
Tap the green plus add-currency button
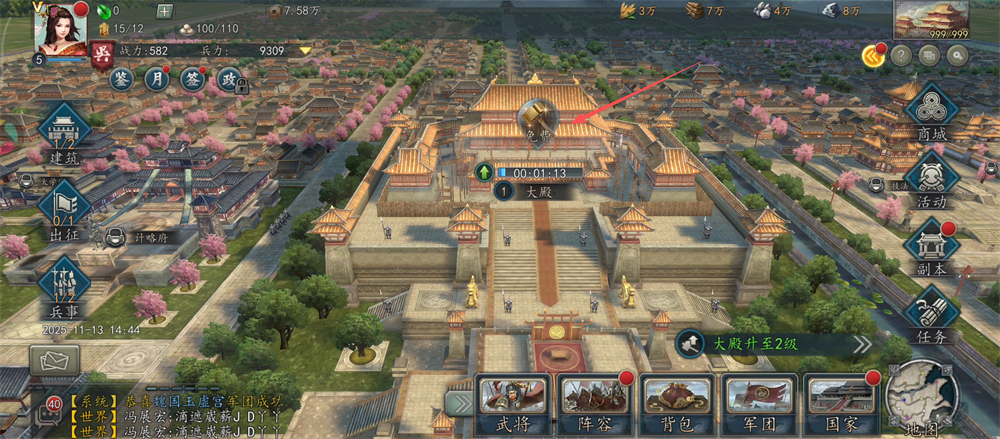[165, 11]
